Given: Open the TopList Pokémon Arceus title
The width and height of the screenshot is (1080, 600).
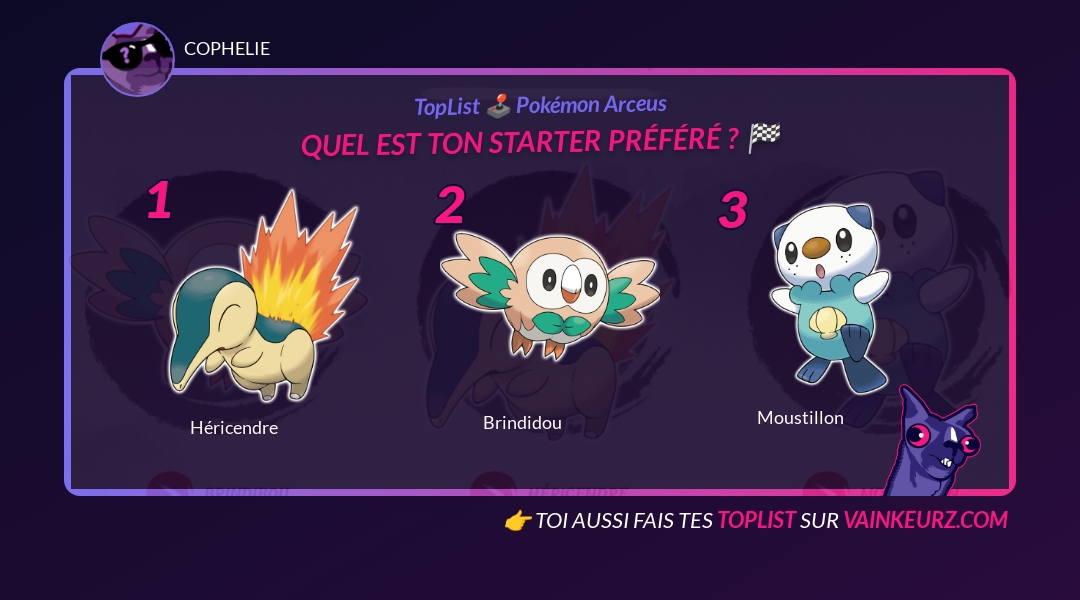Looking at the screenshot, I should click(540, 105).
